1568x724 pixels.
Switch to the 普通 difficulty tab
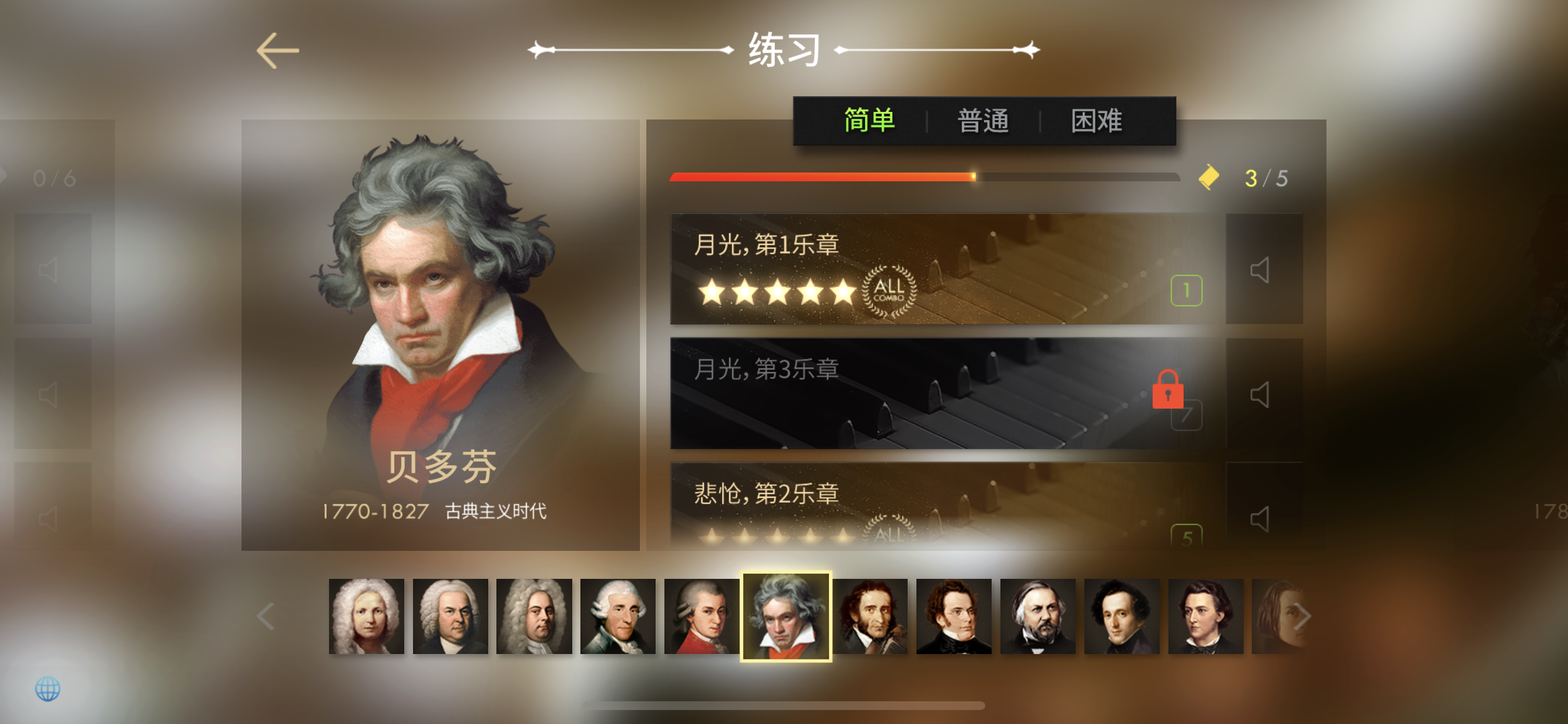(x=984, y=121)
